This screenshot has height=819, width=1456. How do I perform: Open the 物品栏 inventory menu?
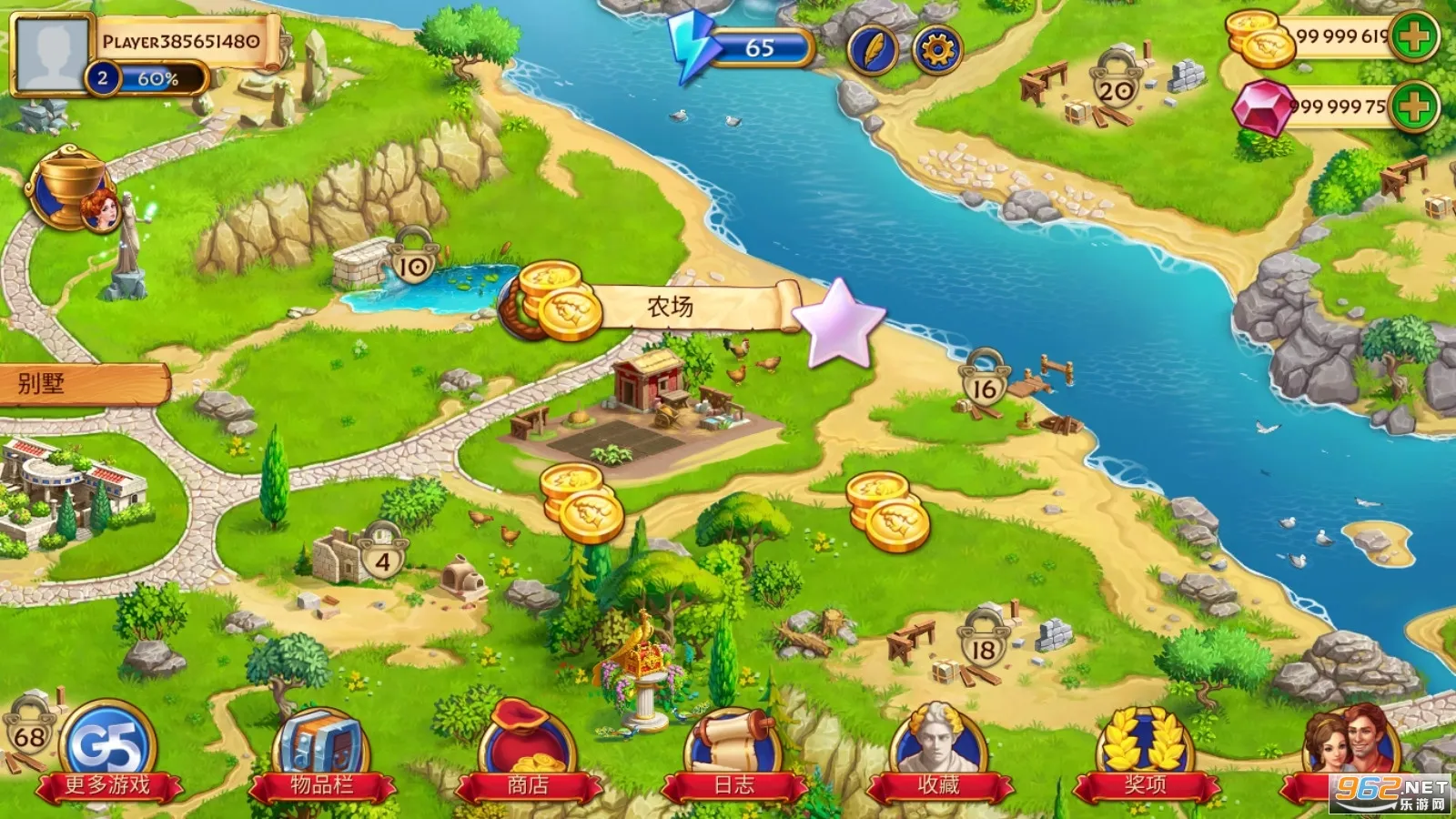[321, 753]
